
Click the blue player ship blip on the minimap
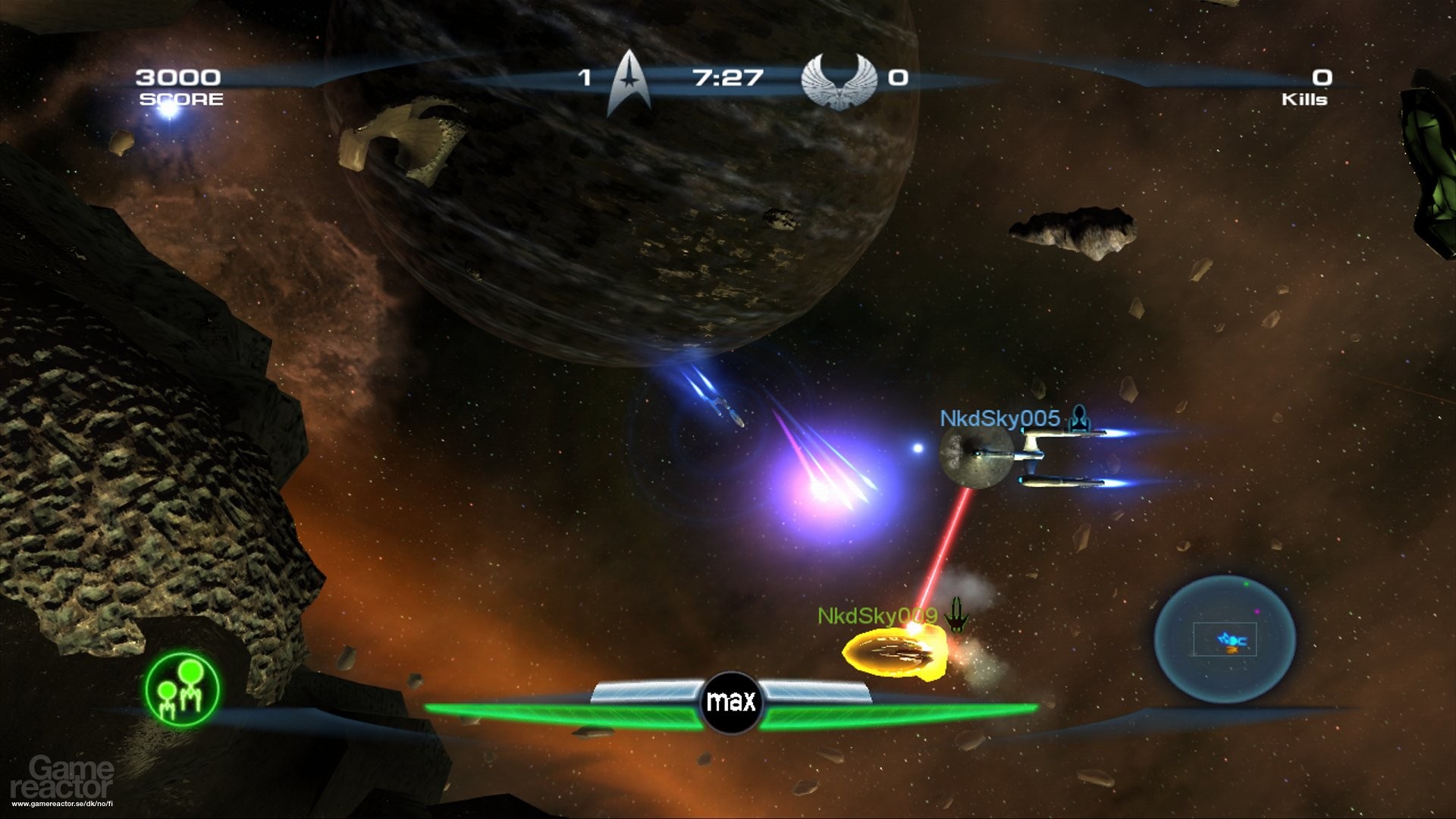pos(1232,640)
